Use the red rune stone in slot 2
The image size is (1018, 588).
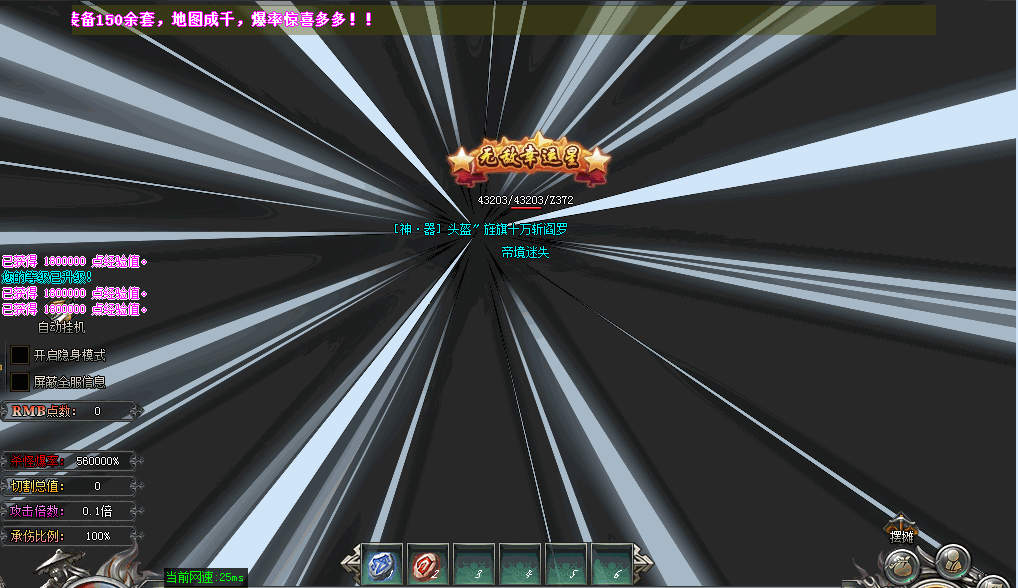[427, 565]
